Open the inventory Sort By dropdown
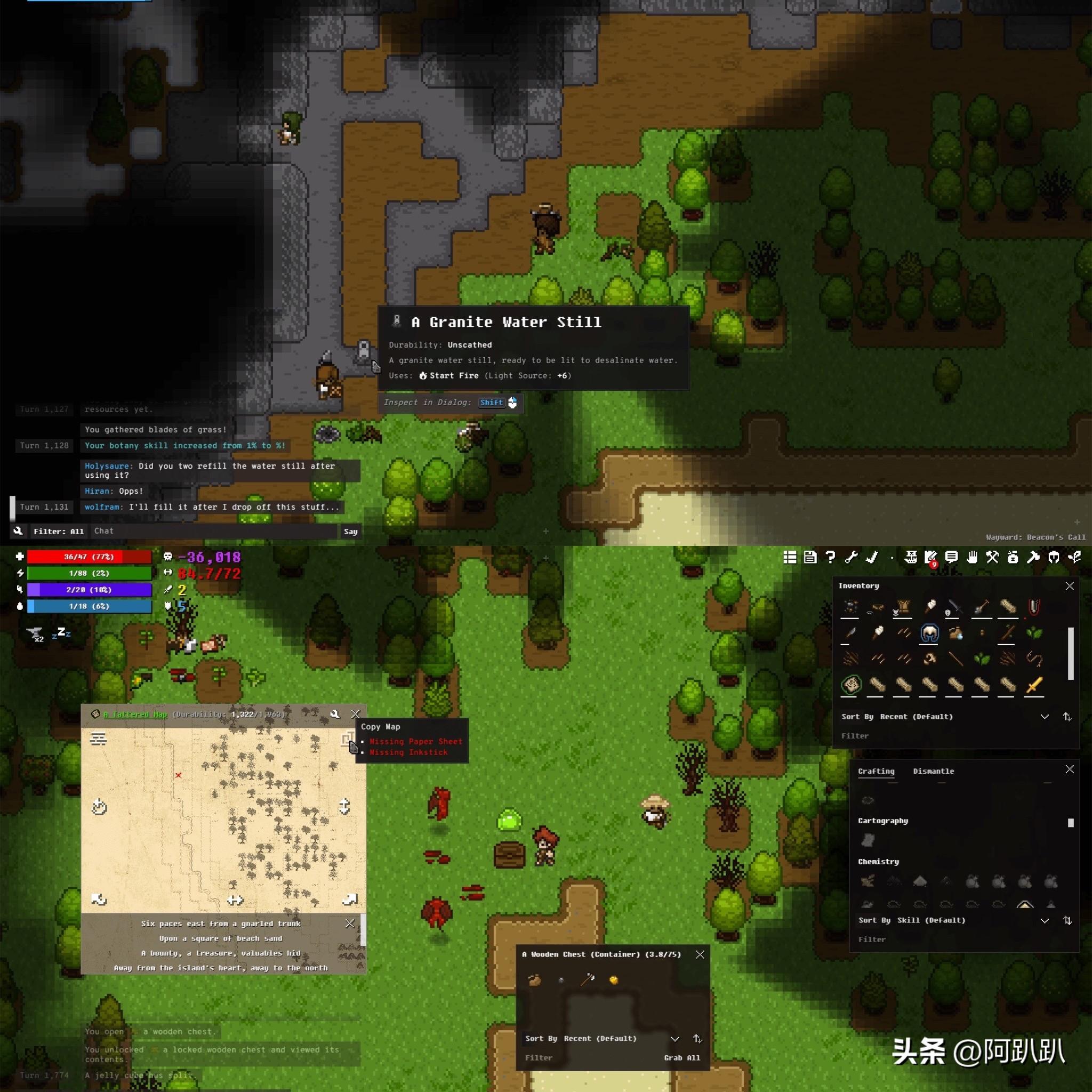This screenshot has height=1092, width=1092. 1044,717
